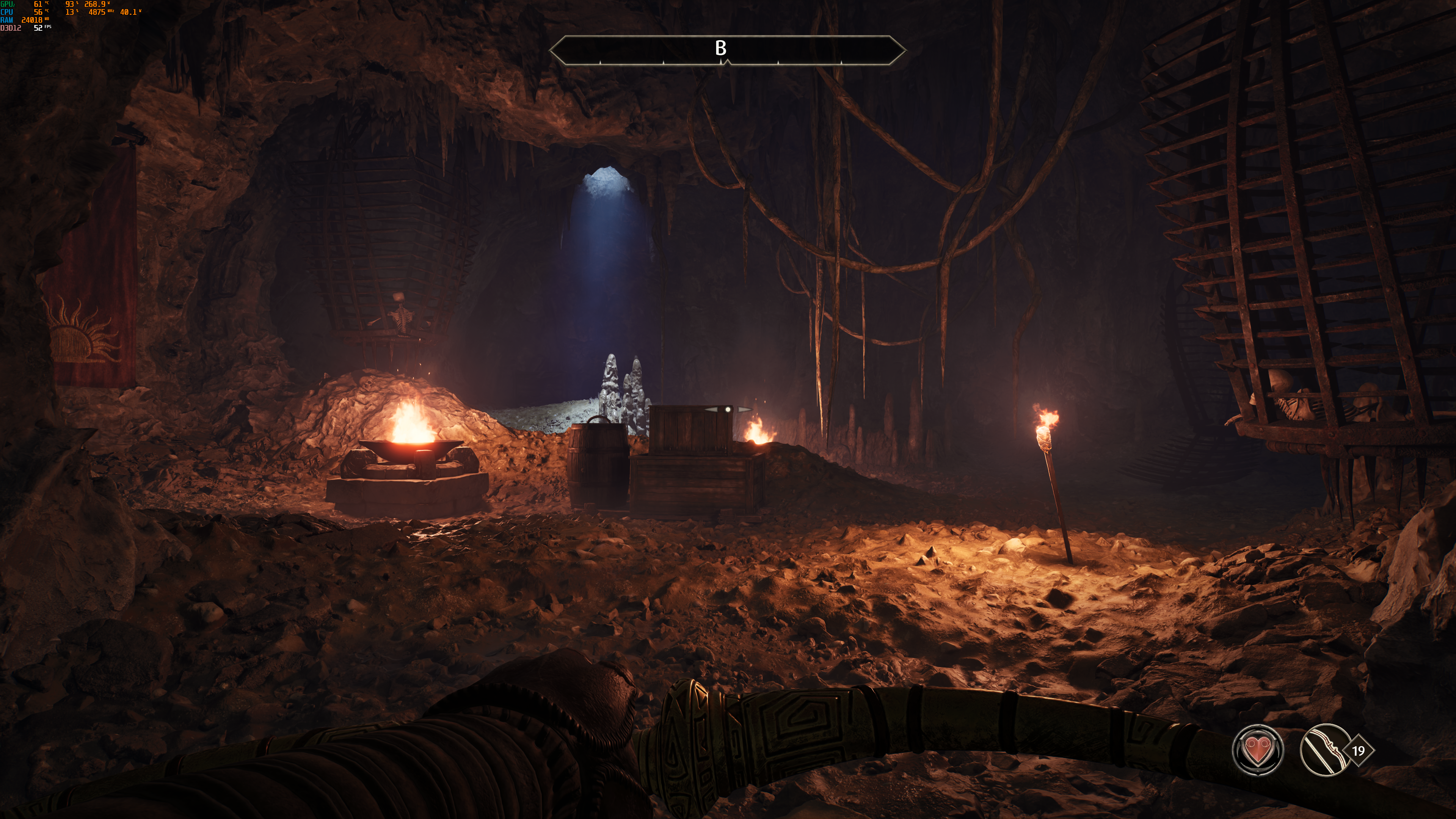The width and height of the screenshot is (1456, 819).
Task: Click the equipped bow weapon icon
Action: (1324, 750)
